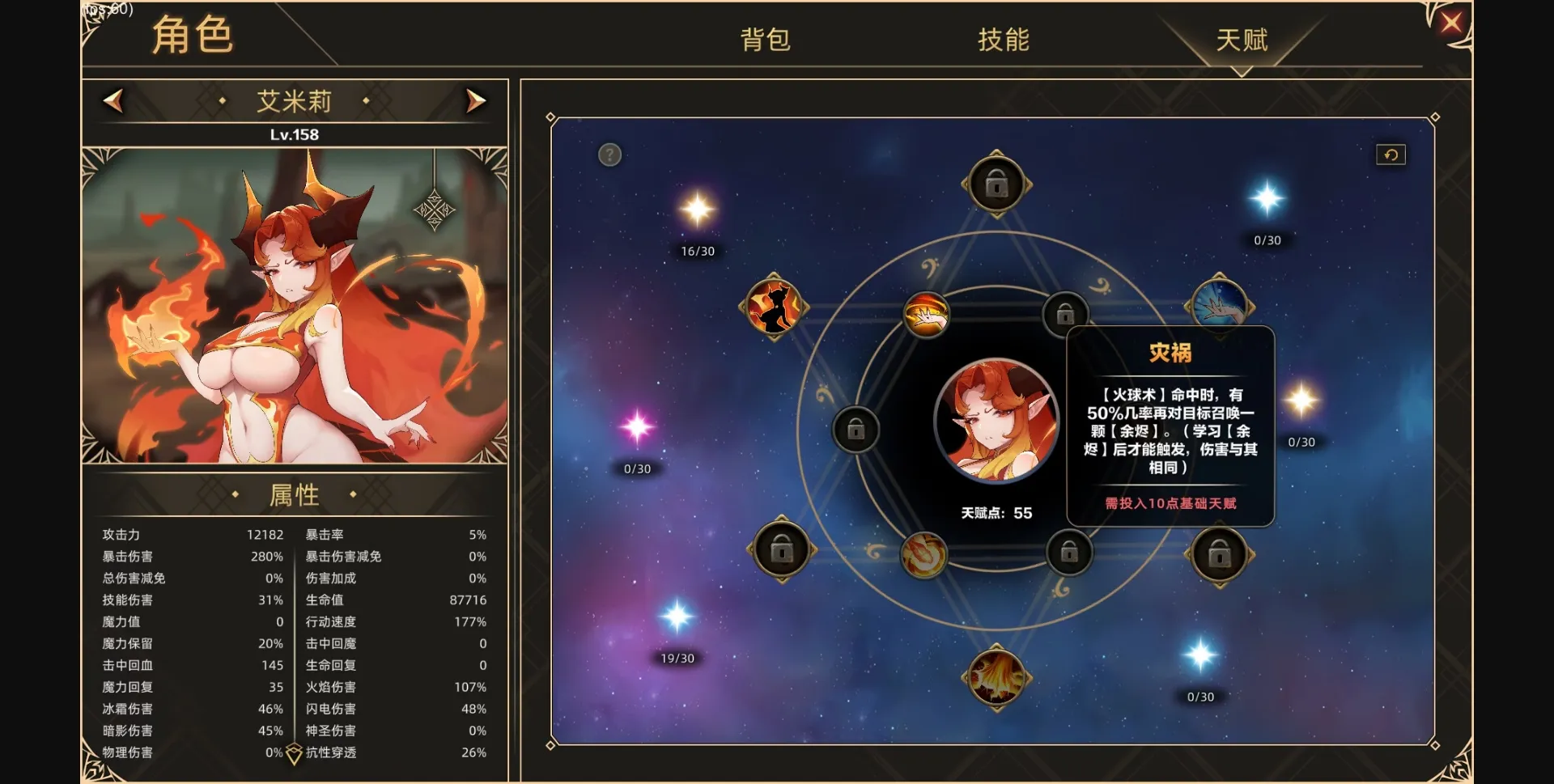Click the previous character arrow beside 艾米莉
The height and width of the screenshot is (784, 1554).
pyautogui.click(x=113, y=100)
